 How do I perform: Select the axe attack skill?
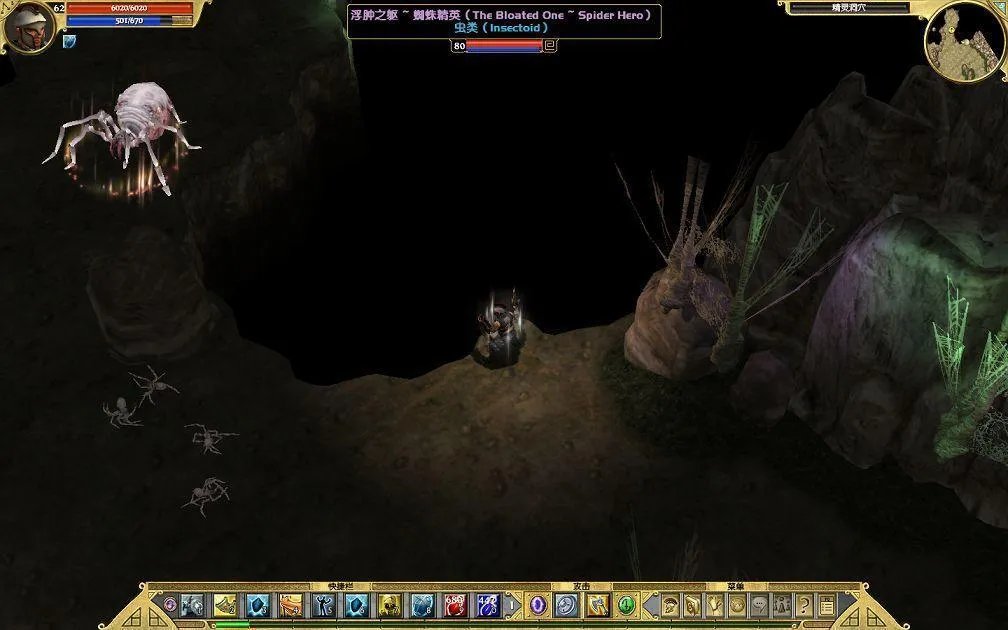click(x=597, y=605)
